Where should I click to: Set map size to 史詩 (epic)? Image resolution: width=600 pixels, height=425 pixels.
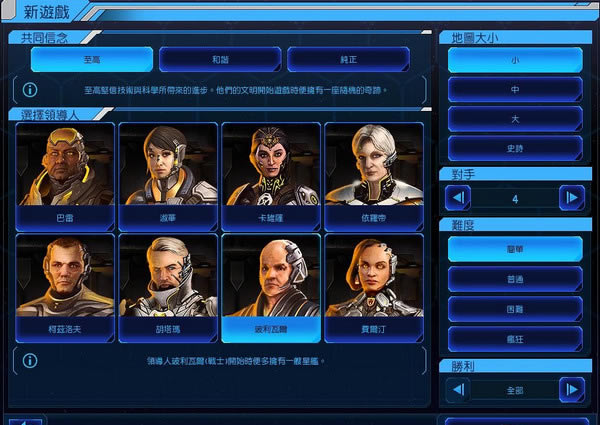[515, 147]
